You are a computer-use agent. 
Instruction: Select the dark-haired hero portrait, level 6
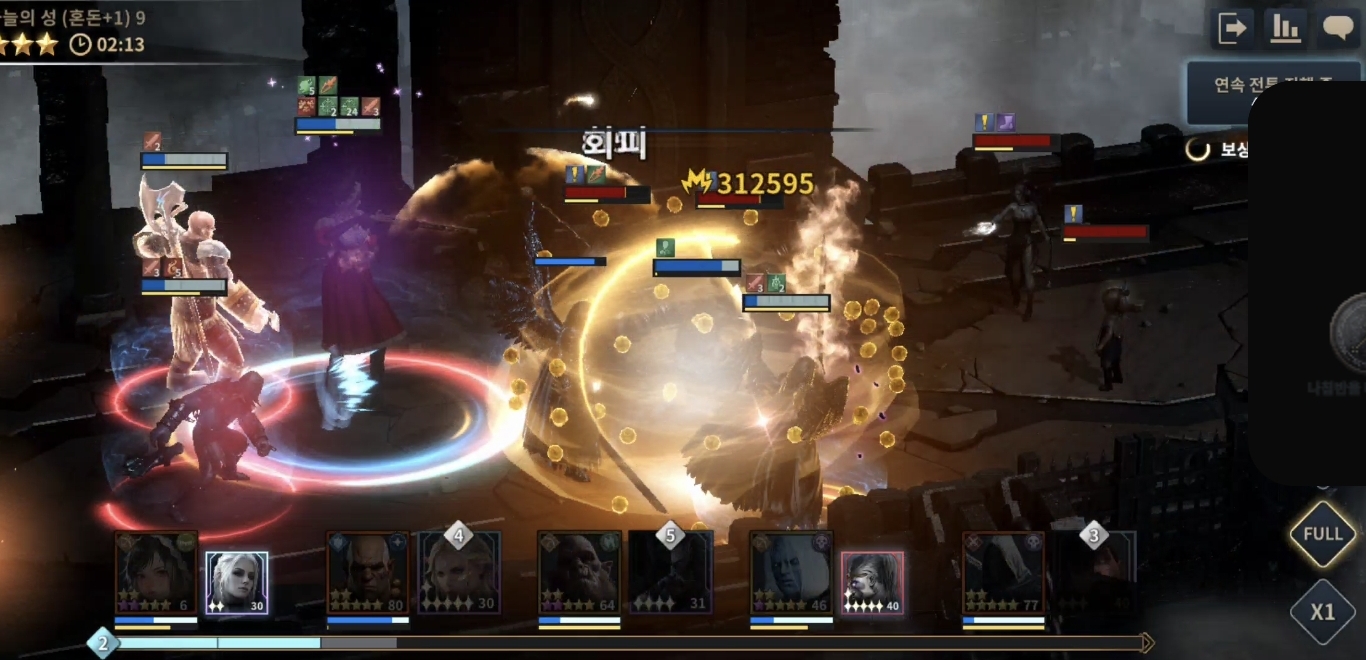click(x=156, y=573)
